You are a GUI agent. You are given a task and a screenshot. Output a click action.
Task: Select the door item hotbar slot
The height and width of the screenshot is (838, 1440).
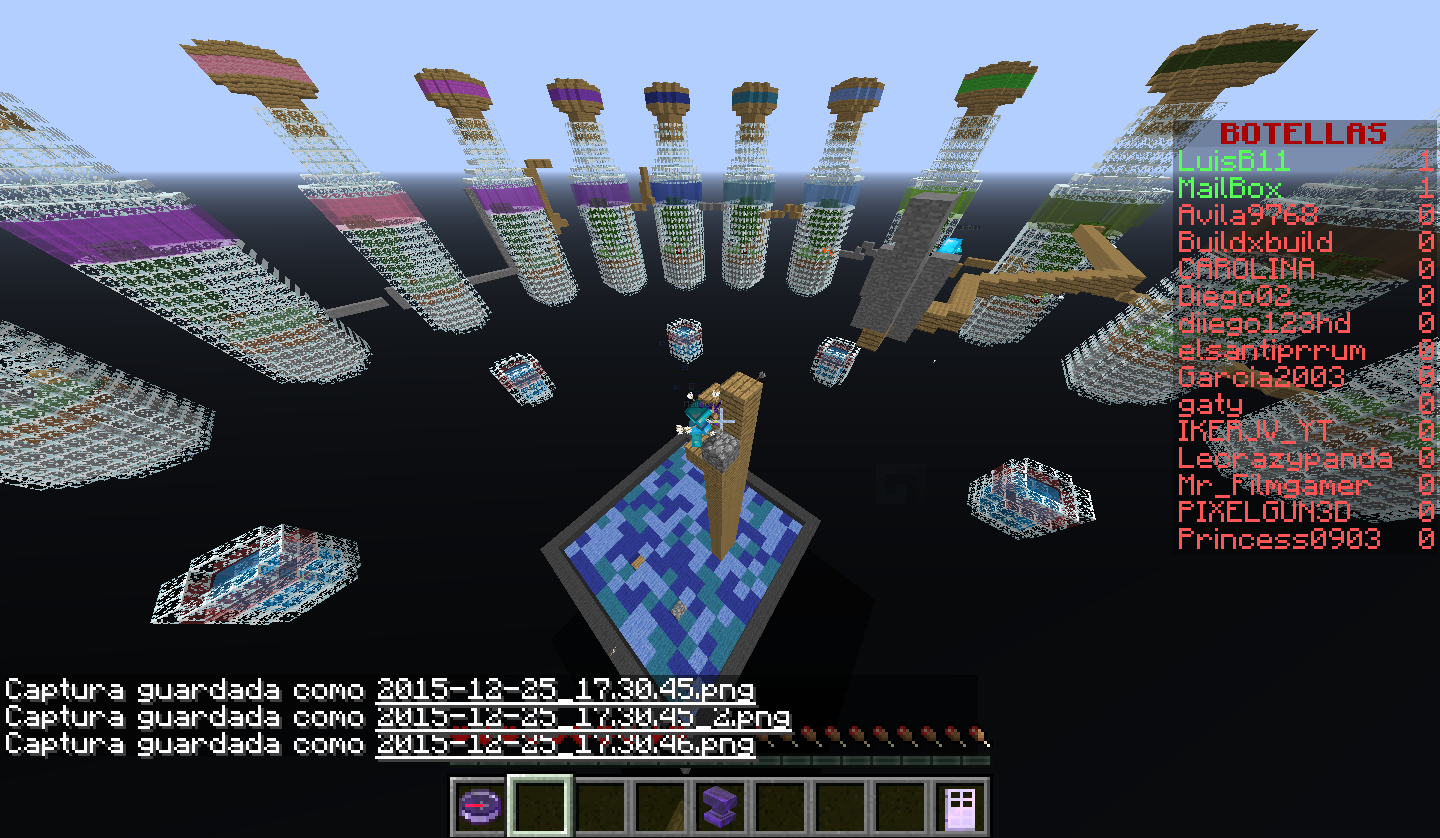point(960,805)
